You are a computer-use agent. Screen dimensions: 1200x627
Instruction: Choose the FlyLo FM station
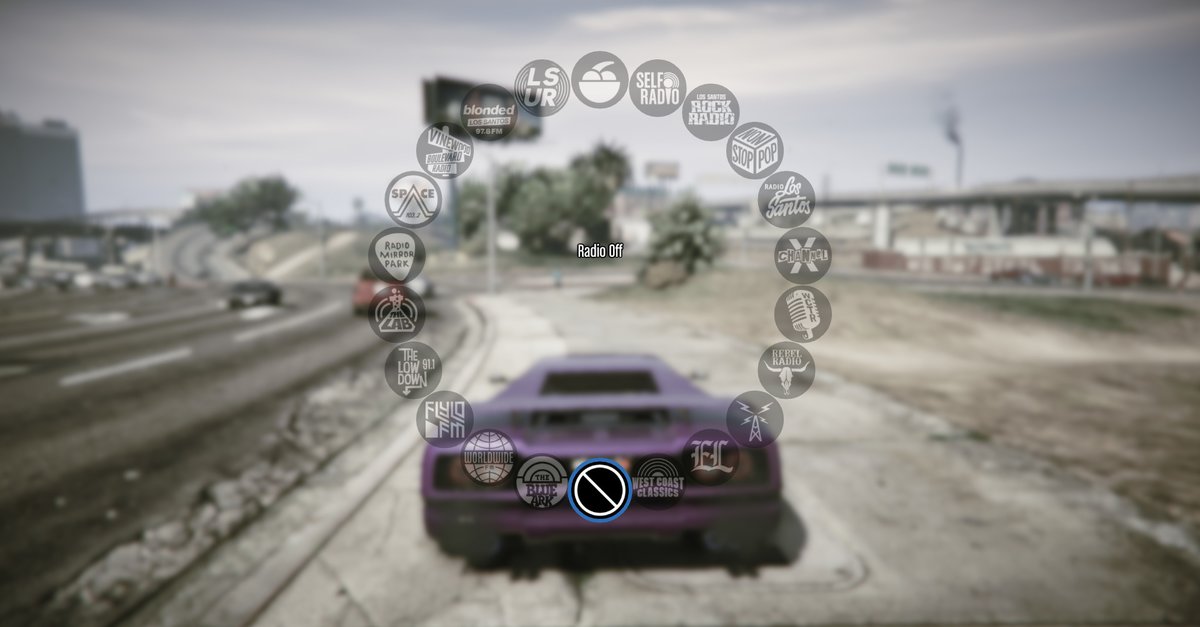tap(444, 419)
